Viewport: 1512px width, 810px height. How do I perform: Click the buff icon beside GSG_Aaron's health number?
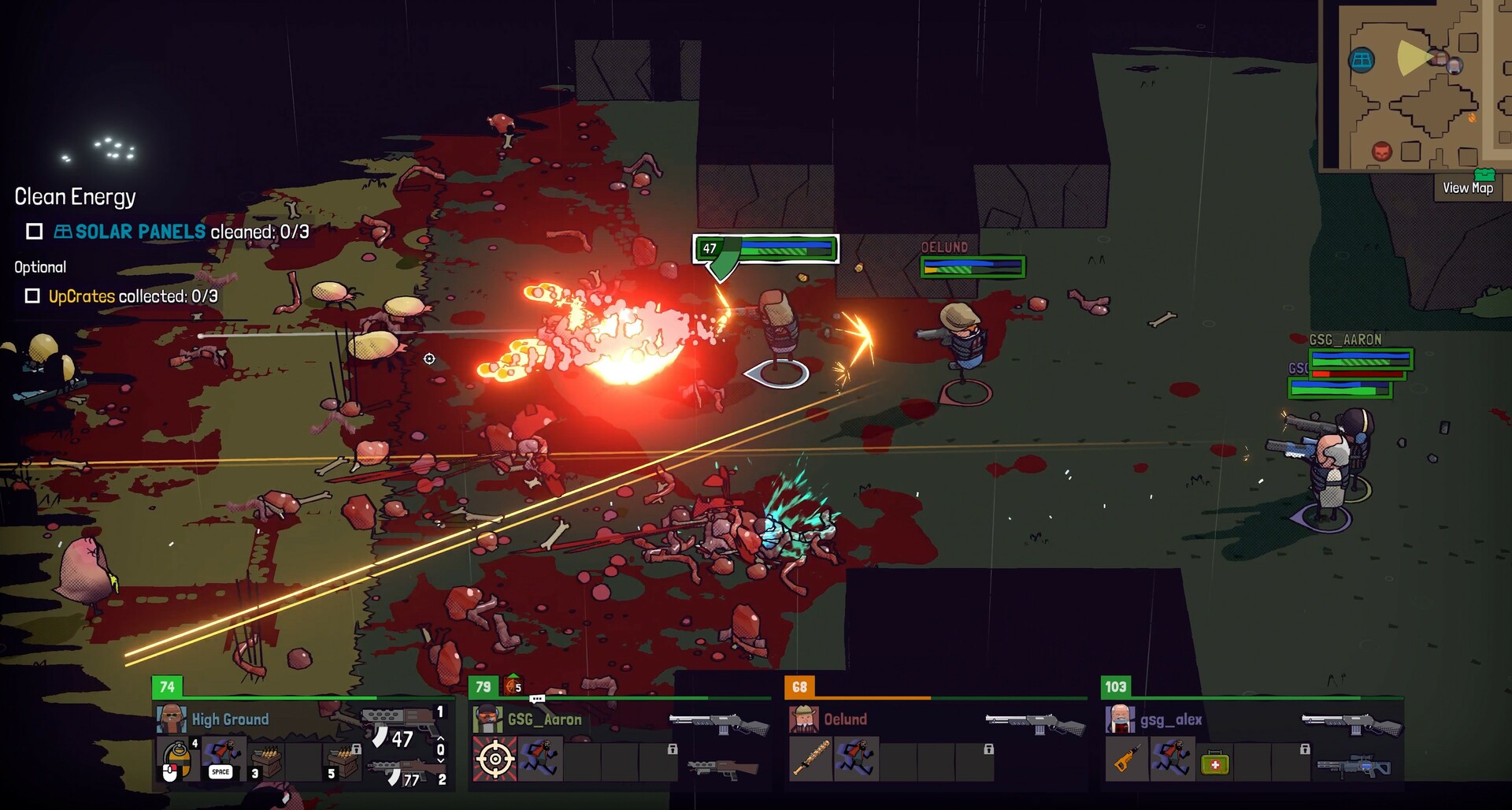tap(513, 686)
